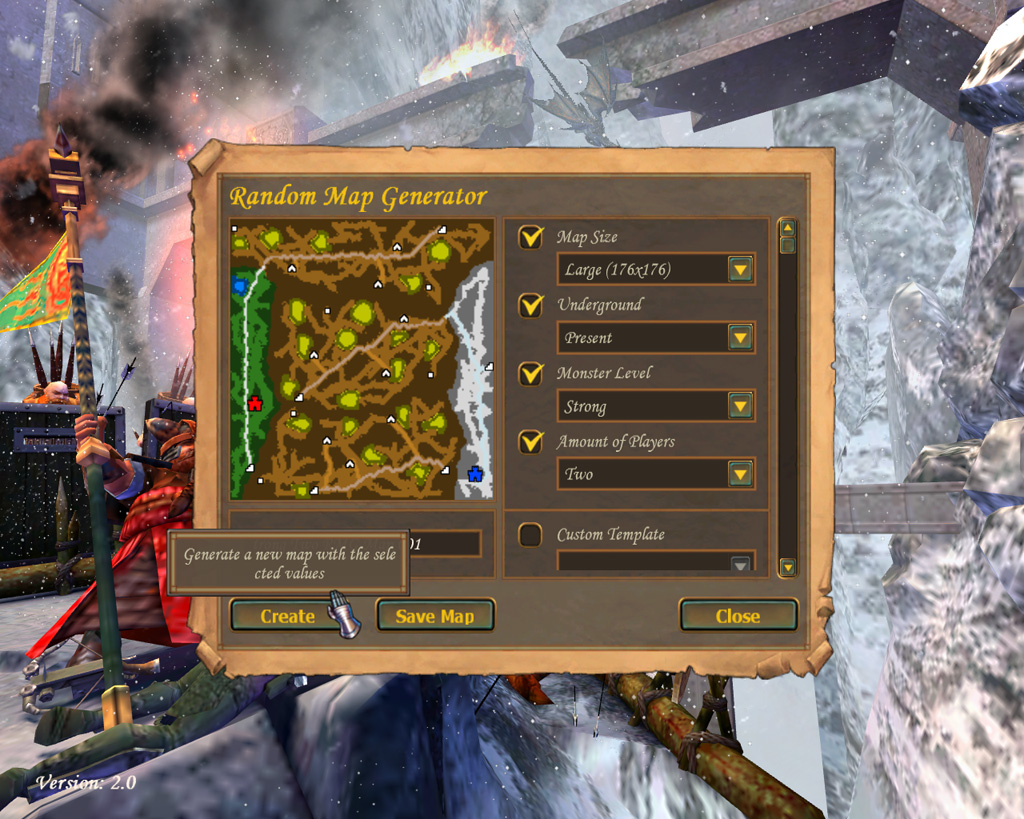Toggle the Monster Level checkbox
This screenshot has width=1024, height=819.
531,373
